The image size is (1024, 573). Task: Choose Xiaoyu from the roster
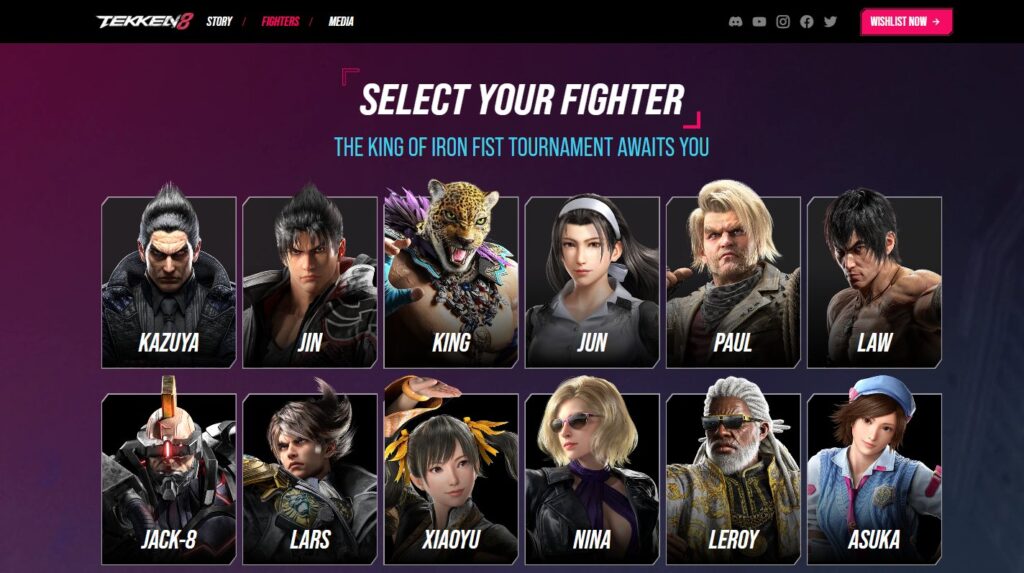451,478
